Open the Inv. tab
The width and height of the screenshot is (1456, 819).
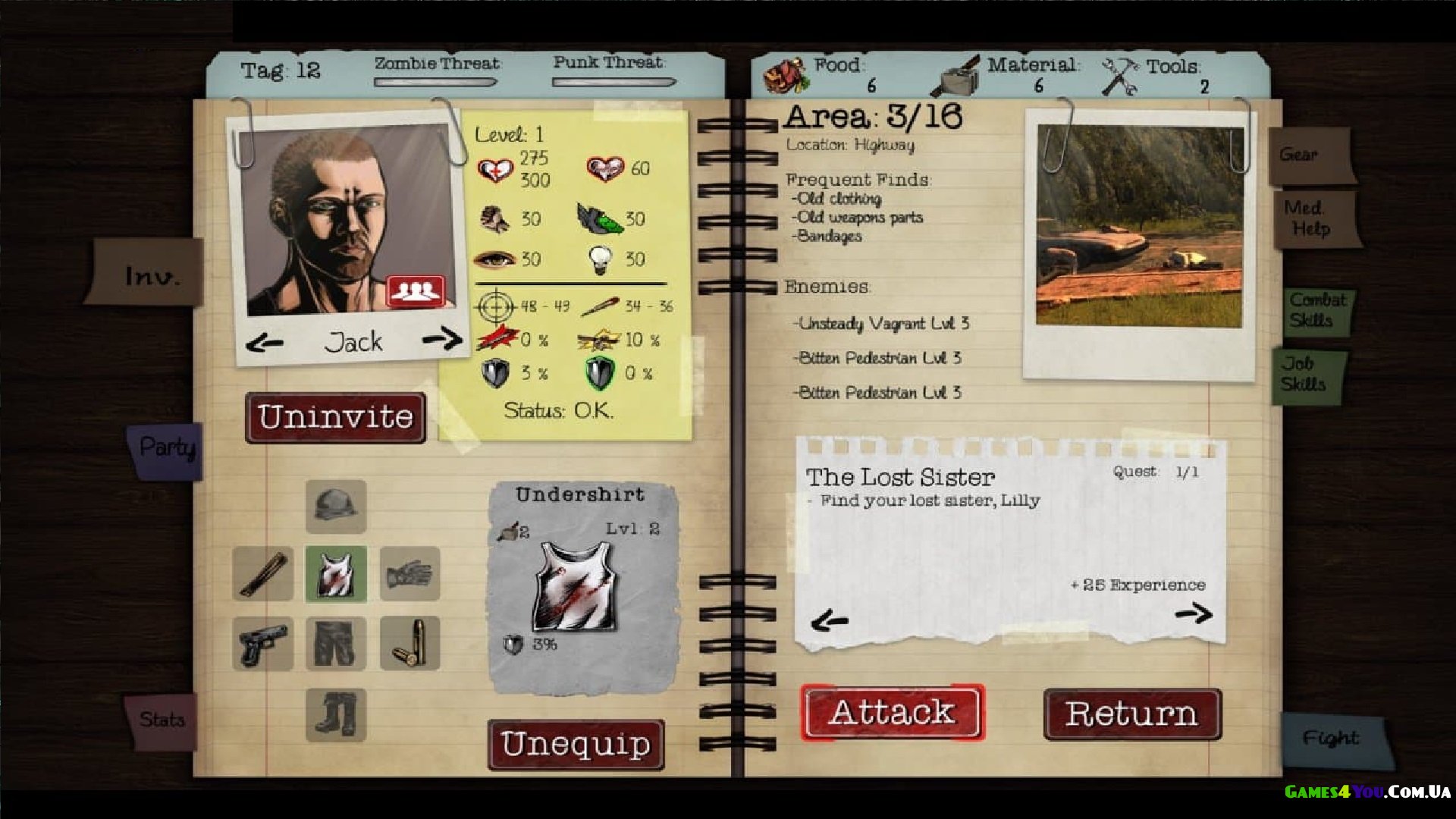click(x=152, y=275)
